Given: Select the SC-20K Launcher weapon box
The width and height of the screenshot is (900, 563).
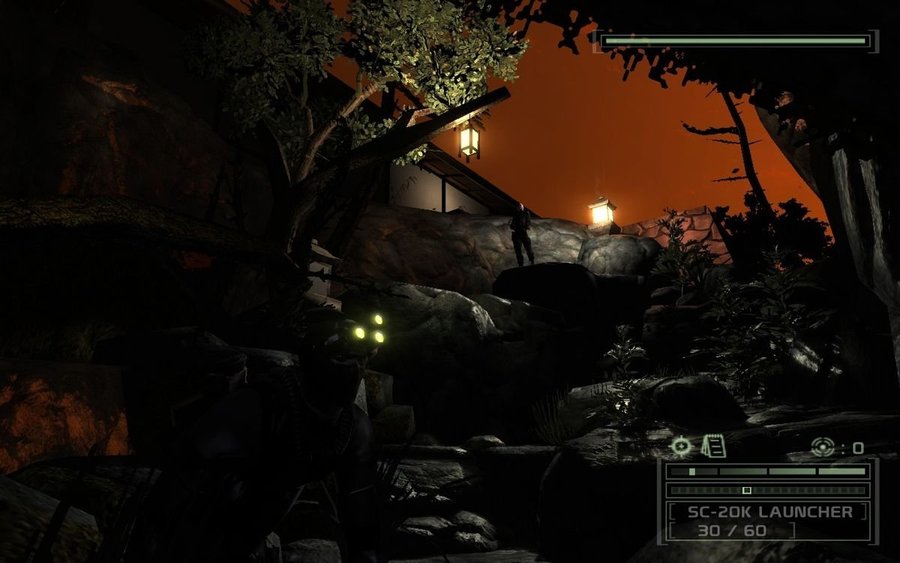Looking at the screenshot, I should 768,520.
